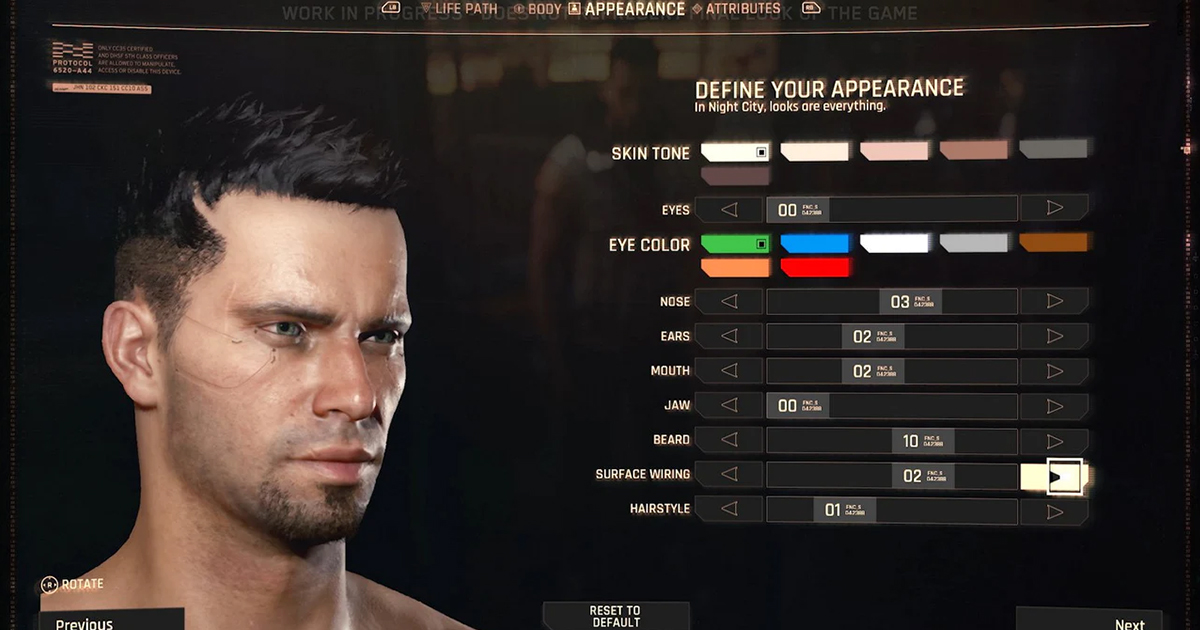Image resolution: width=1200 pixels, height=630 pixels.
Task: Choose the gray skin tone swatch
Action: pyautogui.click(x=1053, y=150)
